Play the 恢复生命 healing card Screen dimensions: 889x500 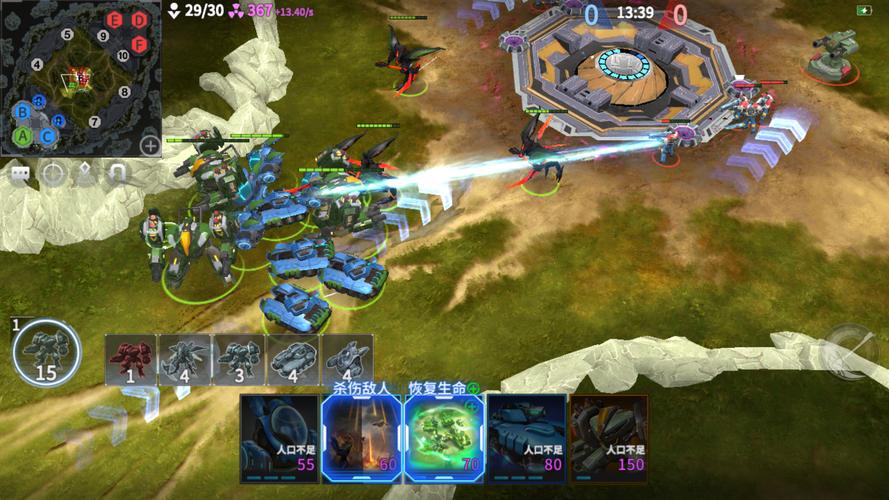click(x=443, y=436)
